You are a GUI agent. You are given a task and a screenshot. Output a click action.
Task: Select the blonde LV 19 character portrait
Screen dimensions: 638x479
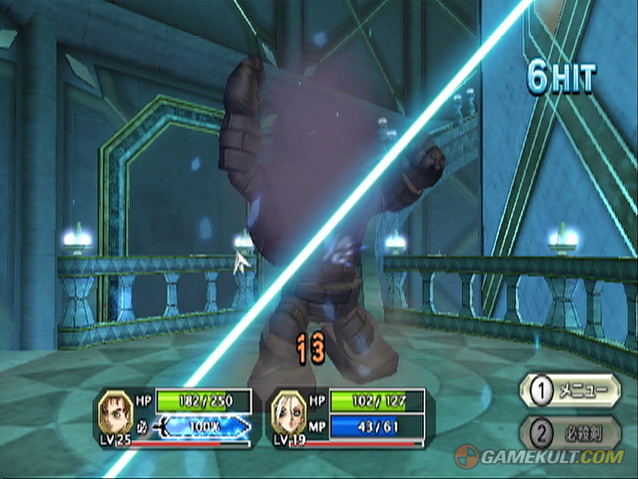[288, 412]
